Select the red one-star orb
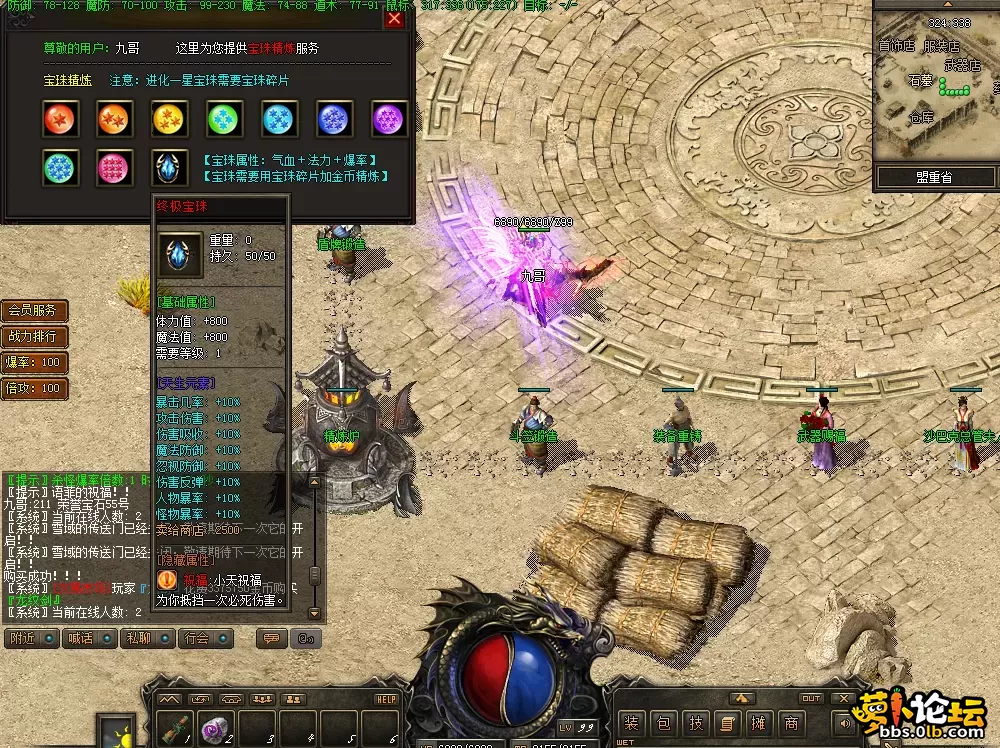Viewport: 1000px width, 748px height. (x=60, y=118)
